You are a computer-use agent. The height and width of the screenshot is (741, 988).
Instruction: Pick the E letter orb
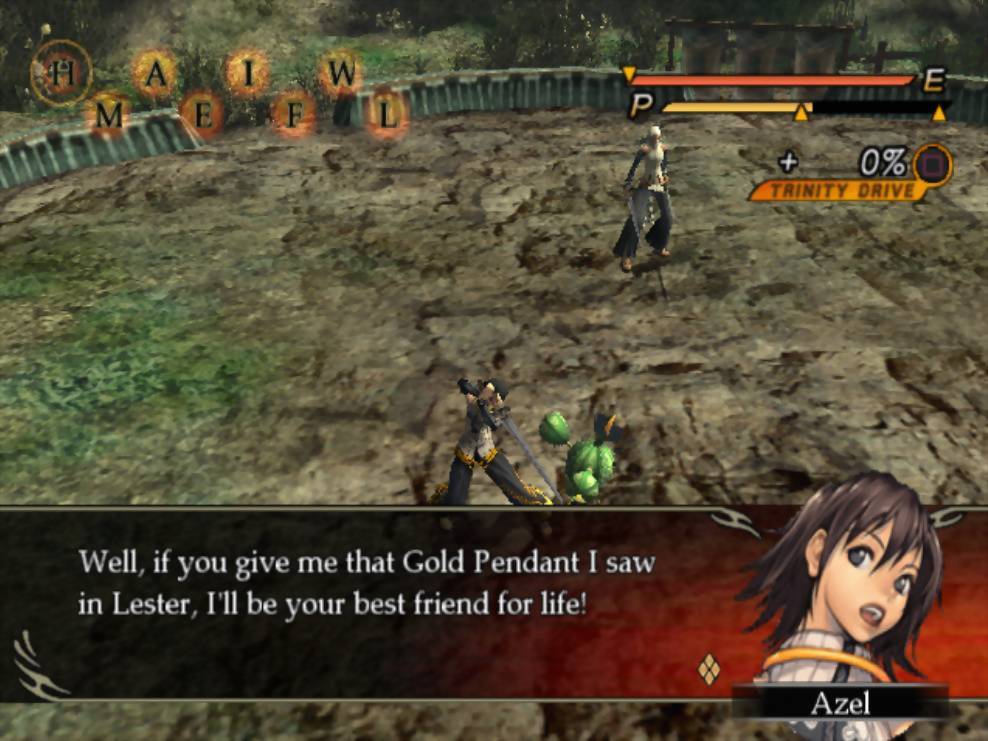202,115
